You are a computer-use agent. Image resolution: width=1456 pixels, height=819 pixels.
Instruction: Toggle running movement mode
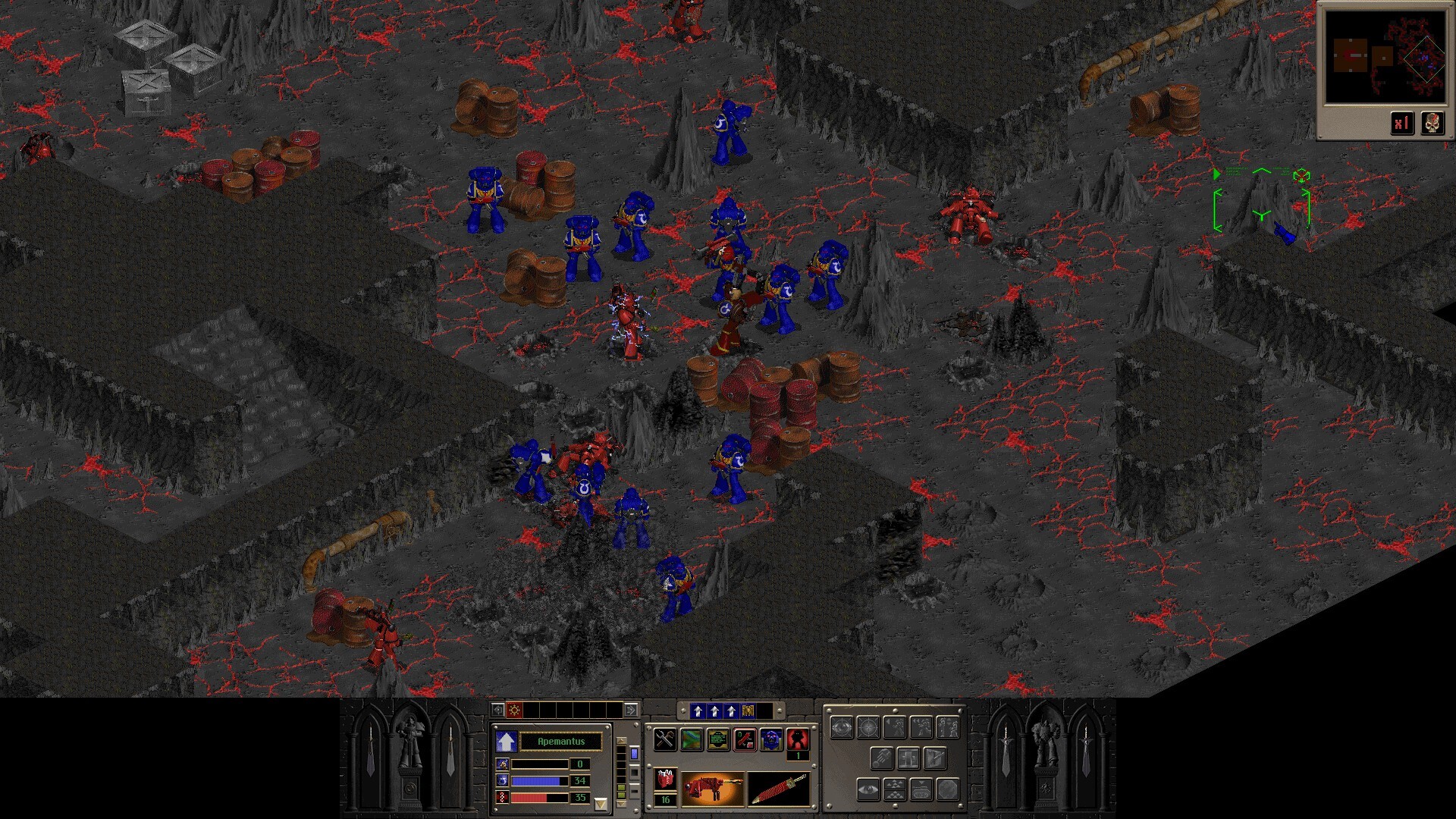pos(921,728)
